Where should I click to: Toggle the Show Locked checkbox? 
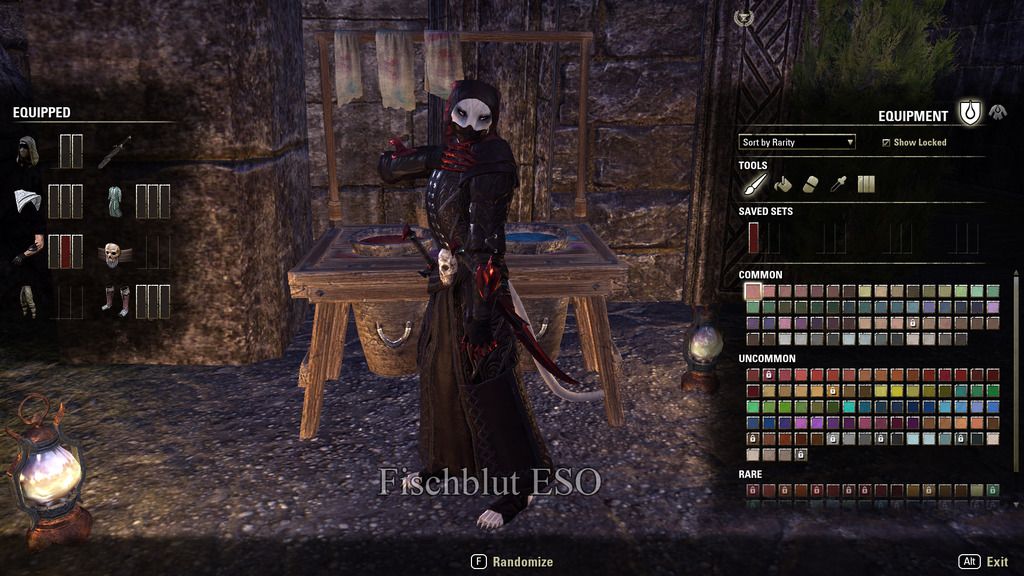point(886,143)
